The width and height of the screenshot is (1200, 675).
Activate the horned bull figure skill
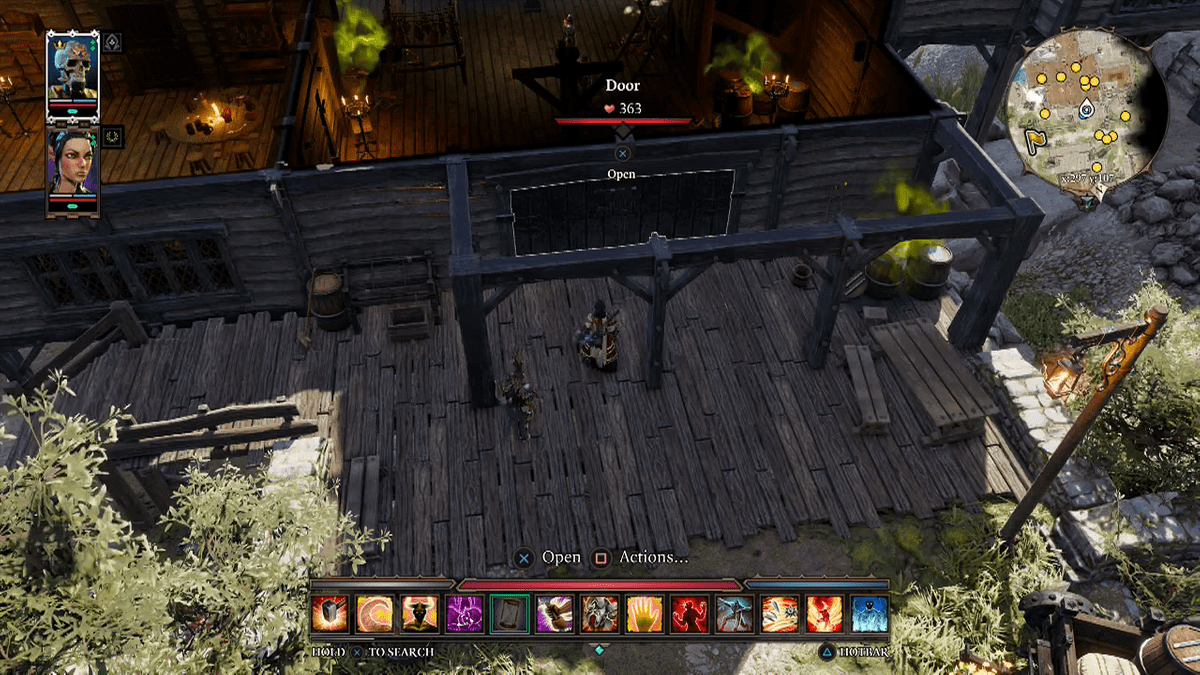[419, 614]
